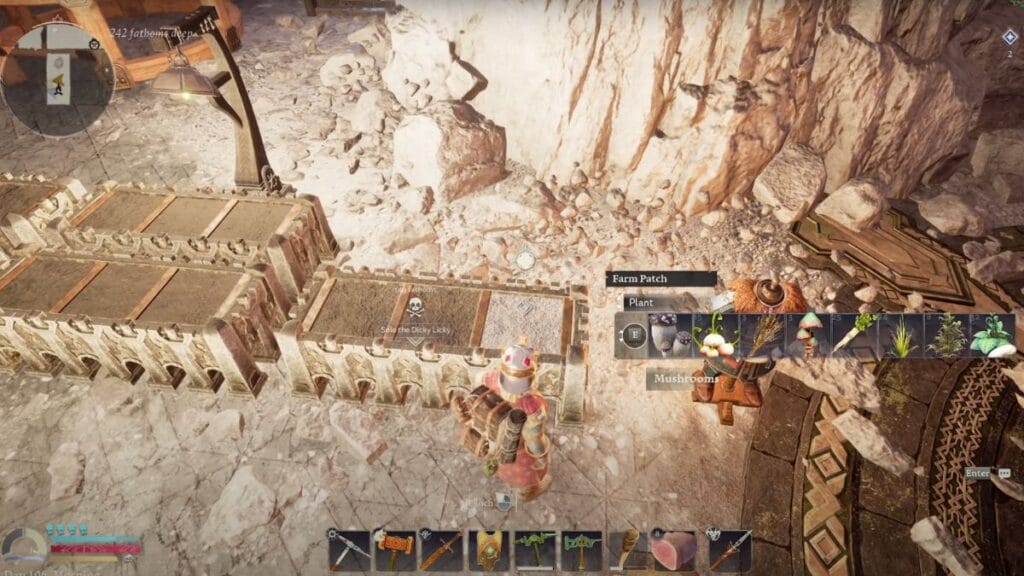Equip the bronze sword in the hotbar
The width and height of the screenshot is (1024, 576).
(x=443, y=551)
